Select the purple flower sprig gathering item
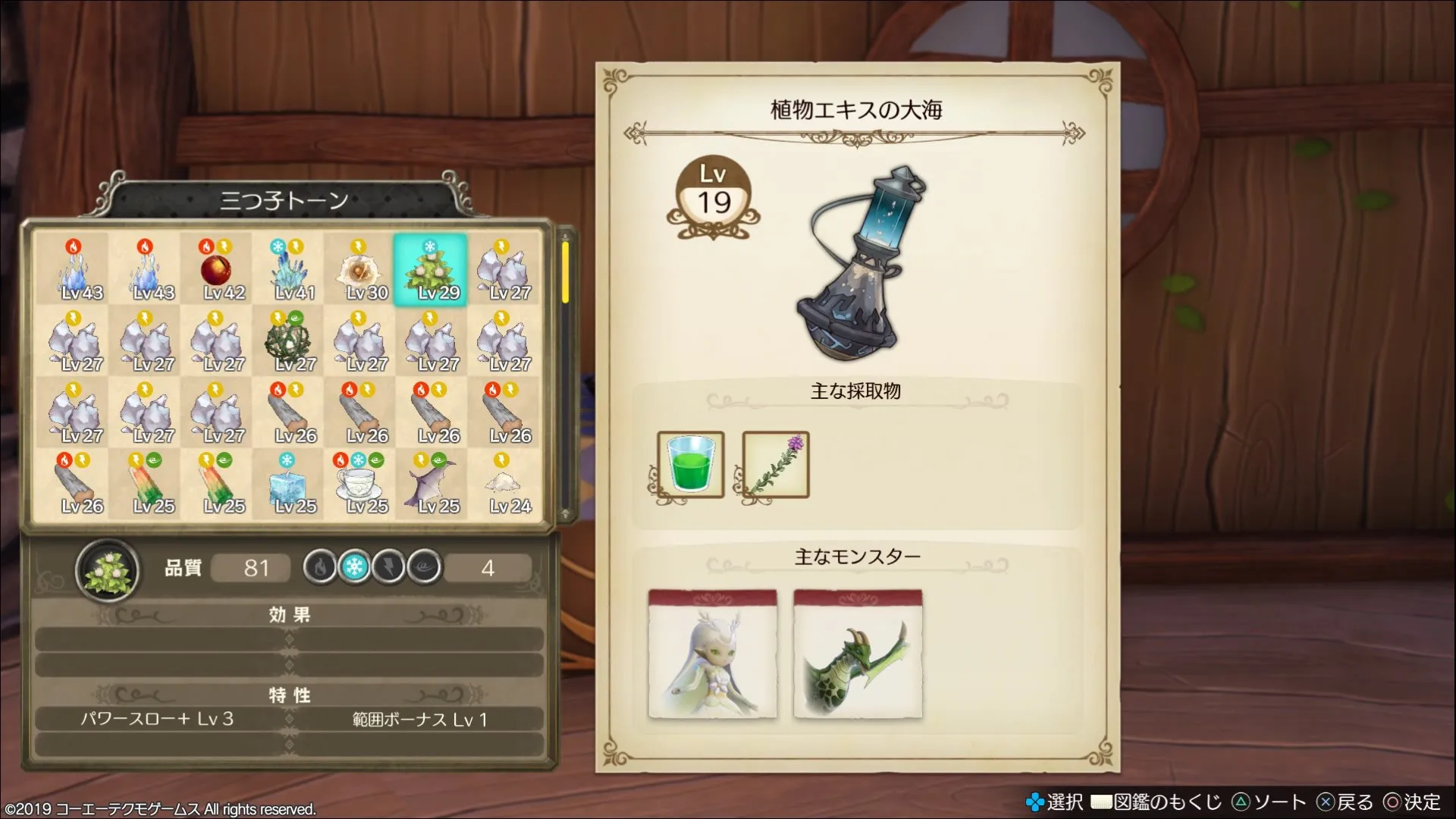The image size is (1456, 819). tap(775, 464)
